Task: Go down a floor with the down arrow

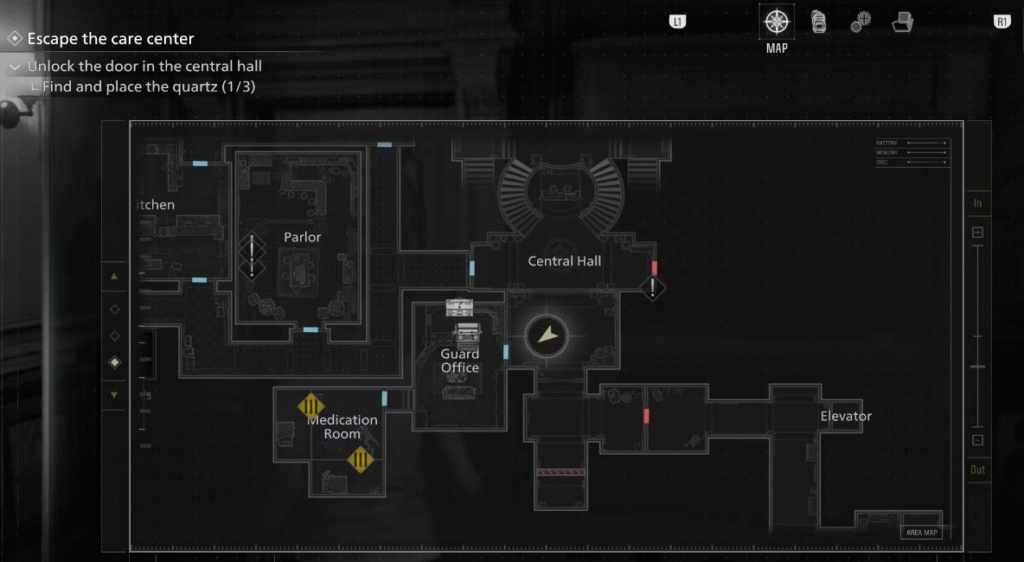Action: pyautogui.click(x=114, y=395)
